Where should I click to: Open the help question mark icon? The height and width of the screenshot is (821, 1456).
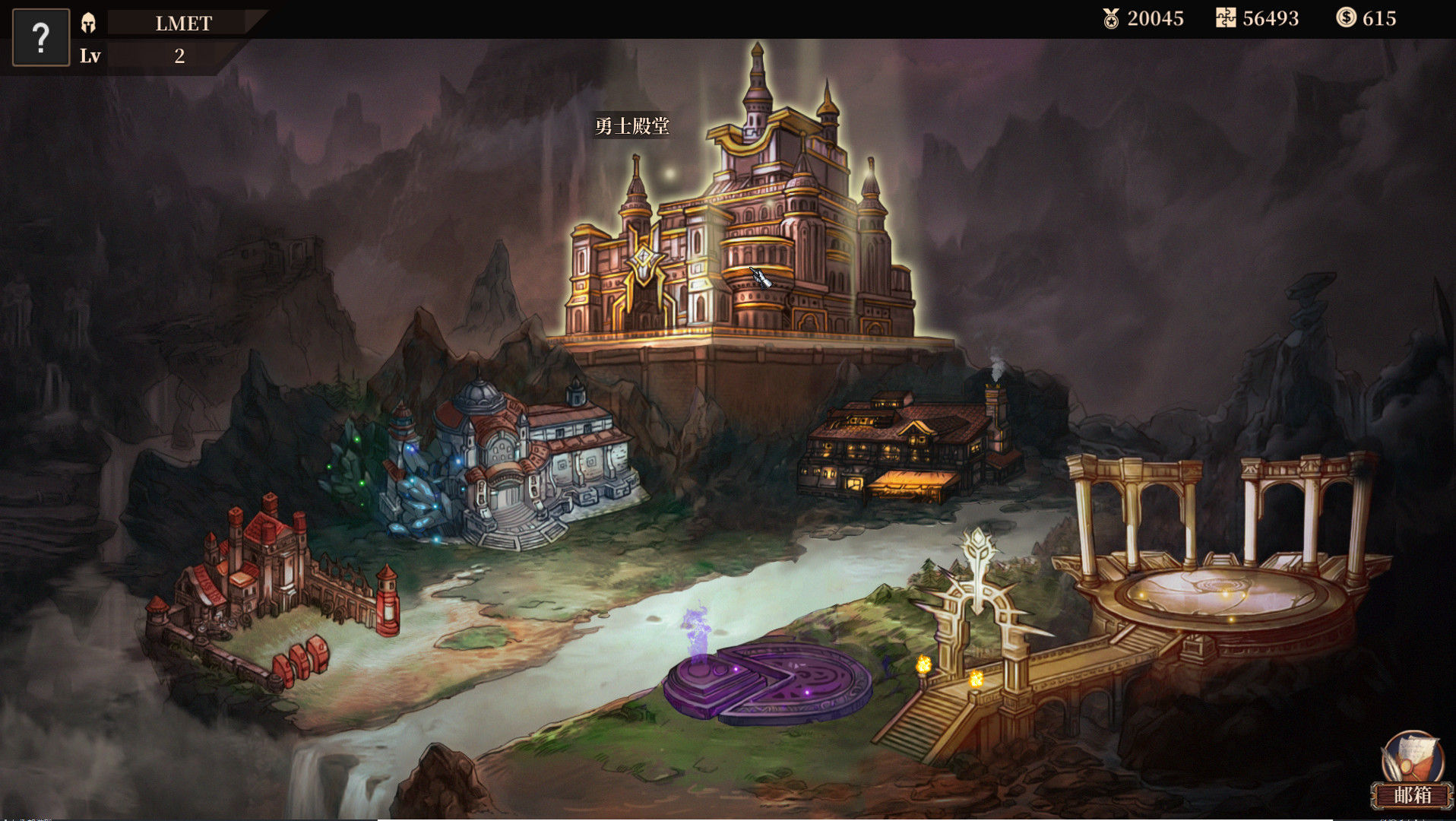40,36
